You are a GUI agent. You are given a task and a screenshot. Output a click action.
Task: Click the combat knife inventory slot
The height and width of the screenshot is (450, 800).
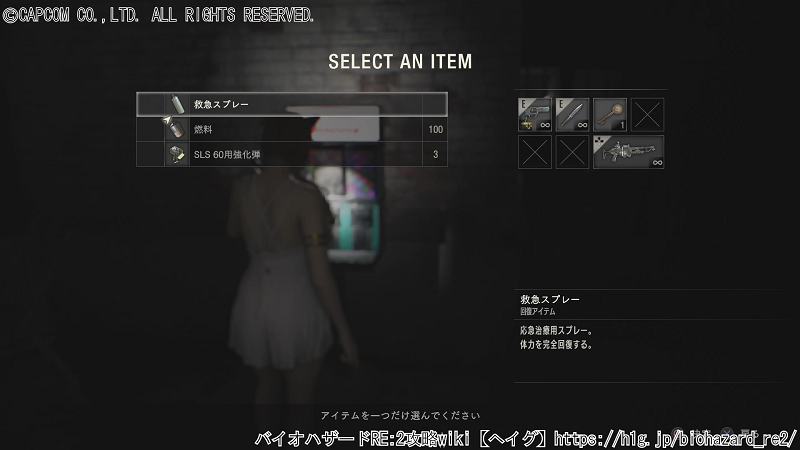(572, 114)
